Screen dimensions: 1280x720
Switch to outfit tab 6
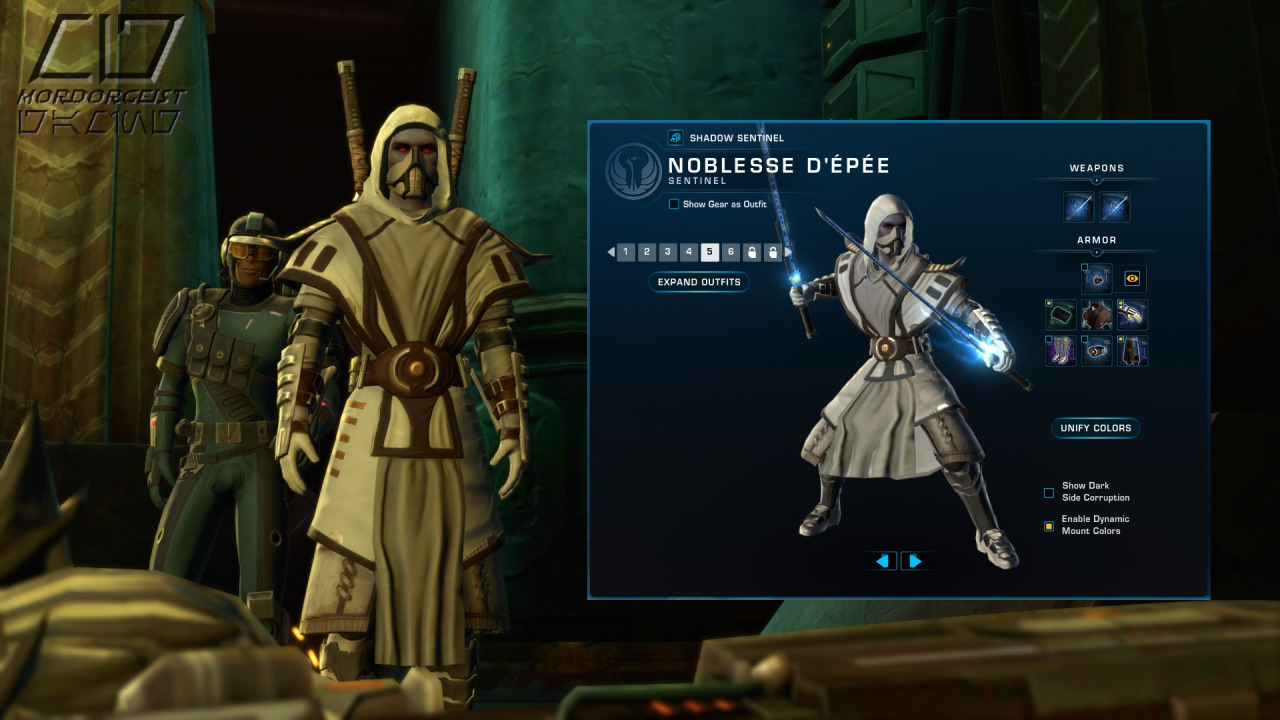731,252
